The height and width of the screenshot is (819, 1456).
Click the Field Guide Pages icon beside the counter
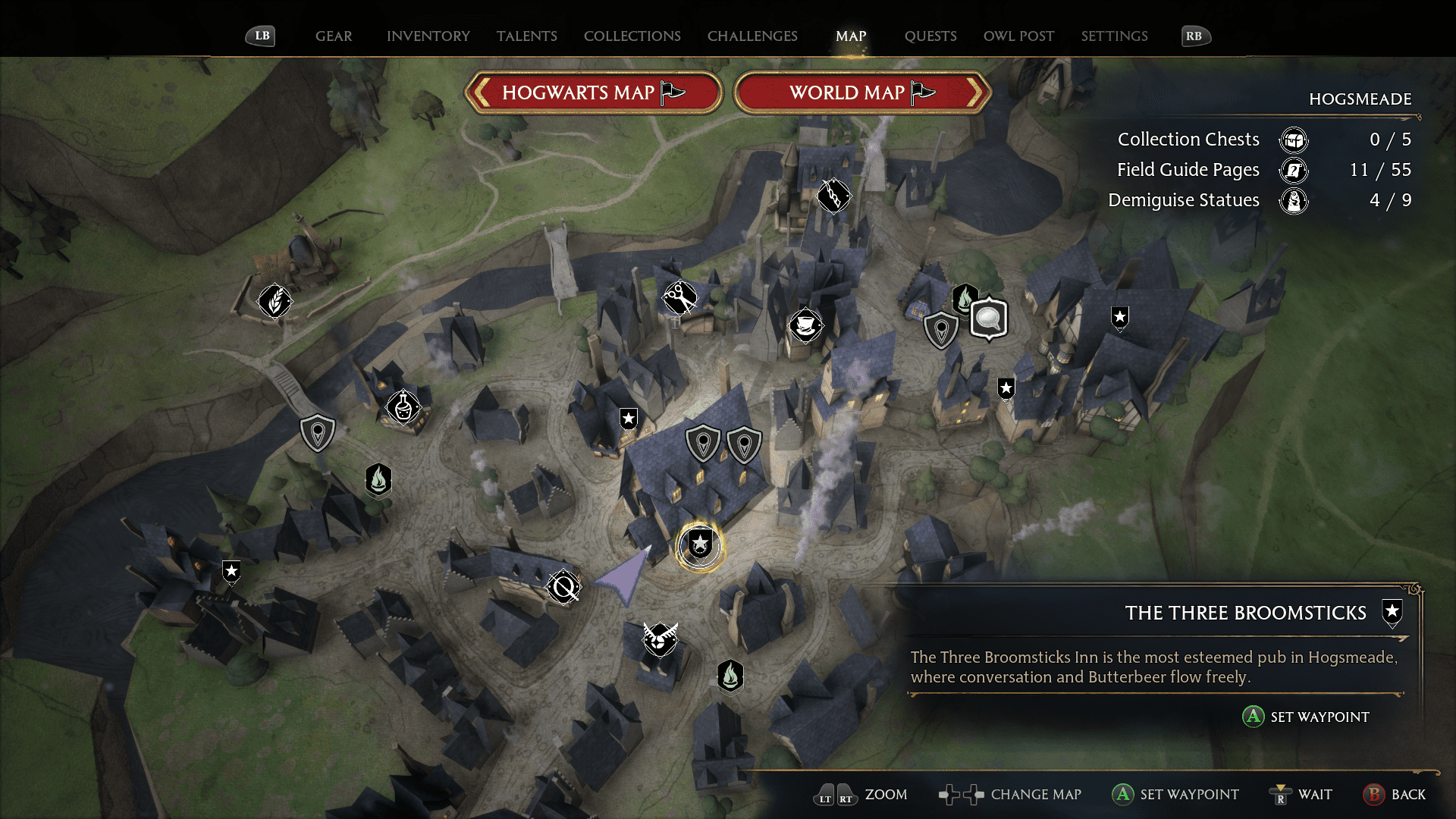tap(1293, 171)
